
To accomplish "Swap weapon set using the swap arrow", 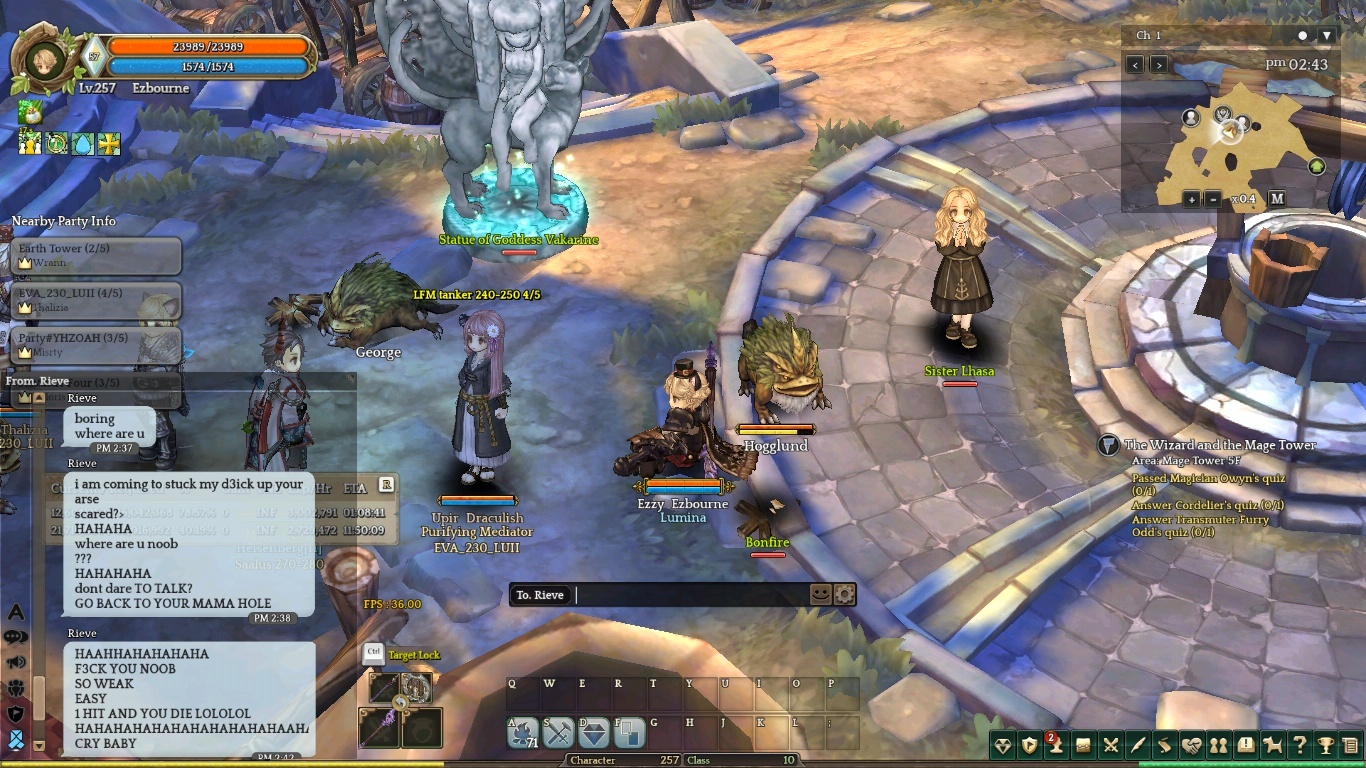I will click(401, 703).
